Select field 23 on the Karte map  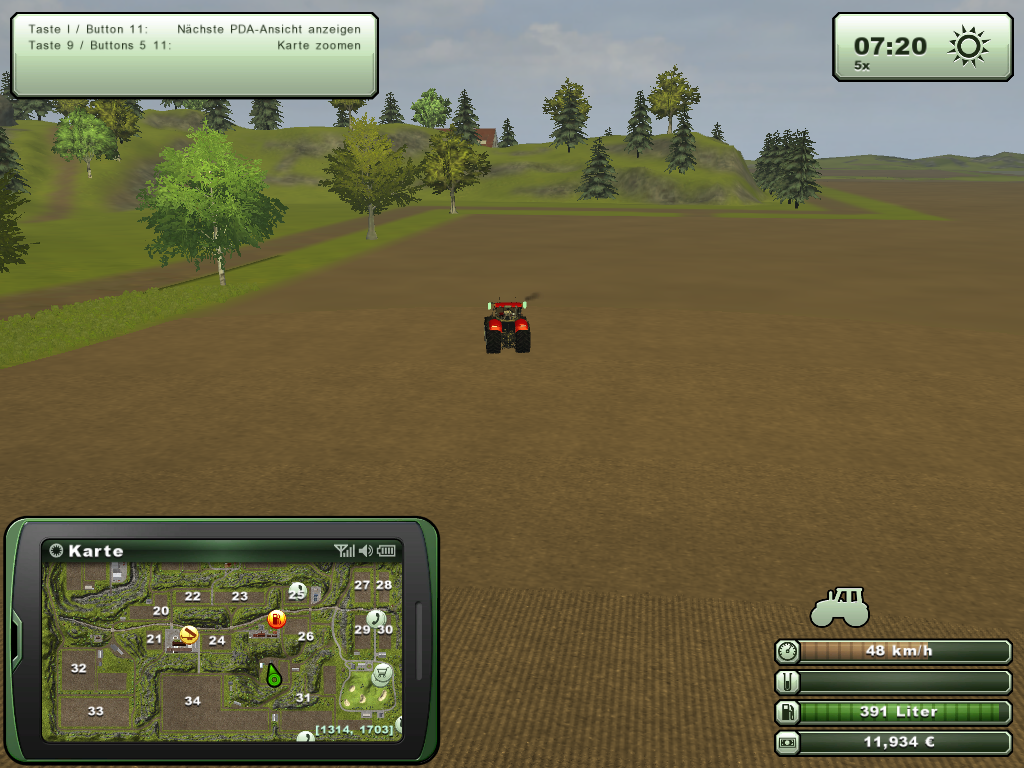pos(239,596)
